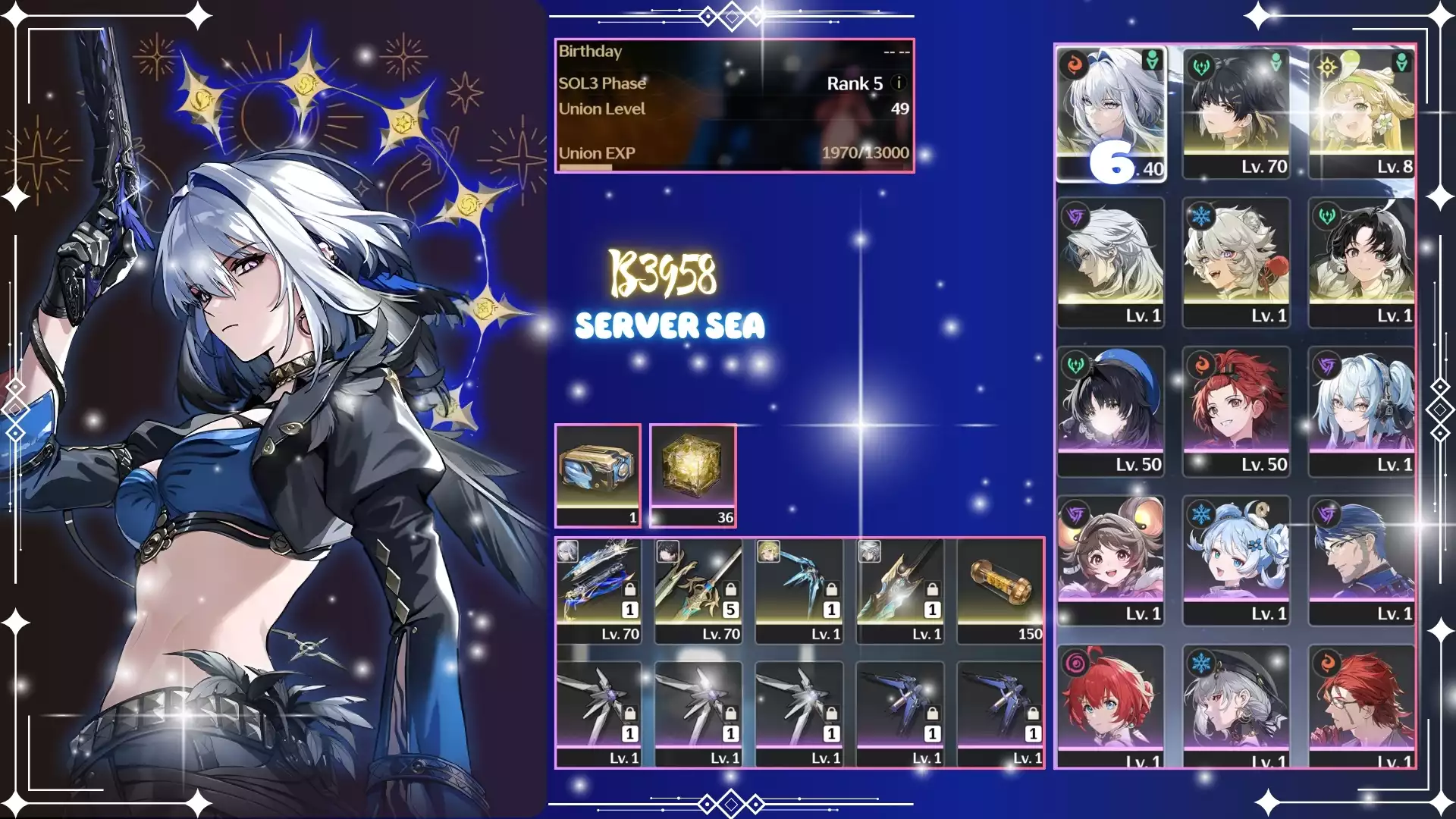The height and width of the screenshot is (819, 1456).
Task: Select the Lv. 70 dual pistols weapon
Action: [x=598, y=590]
